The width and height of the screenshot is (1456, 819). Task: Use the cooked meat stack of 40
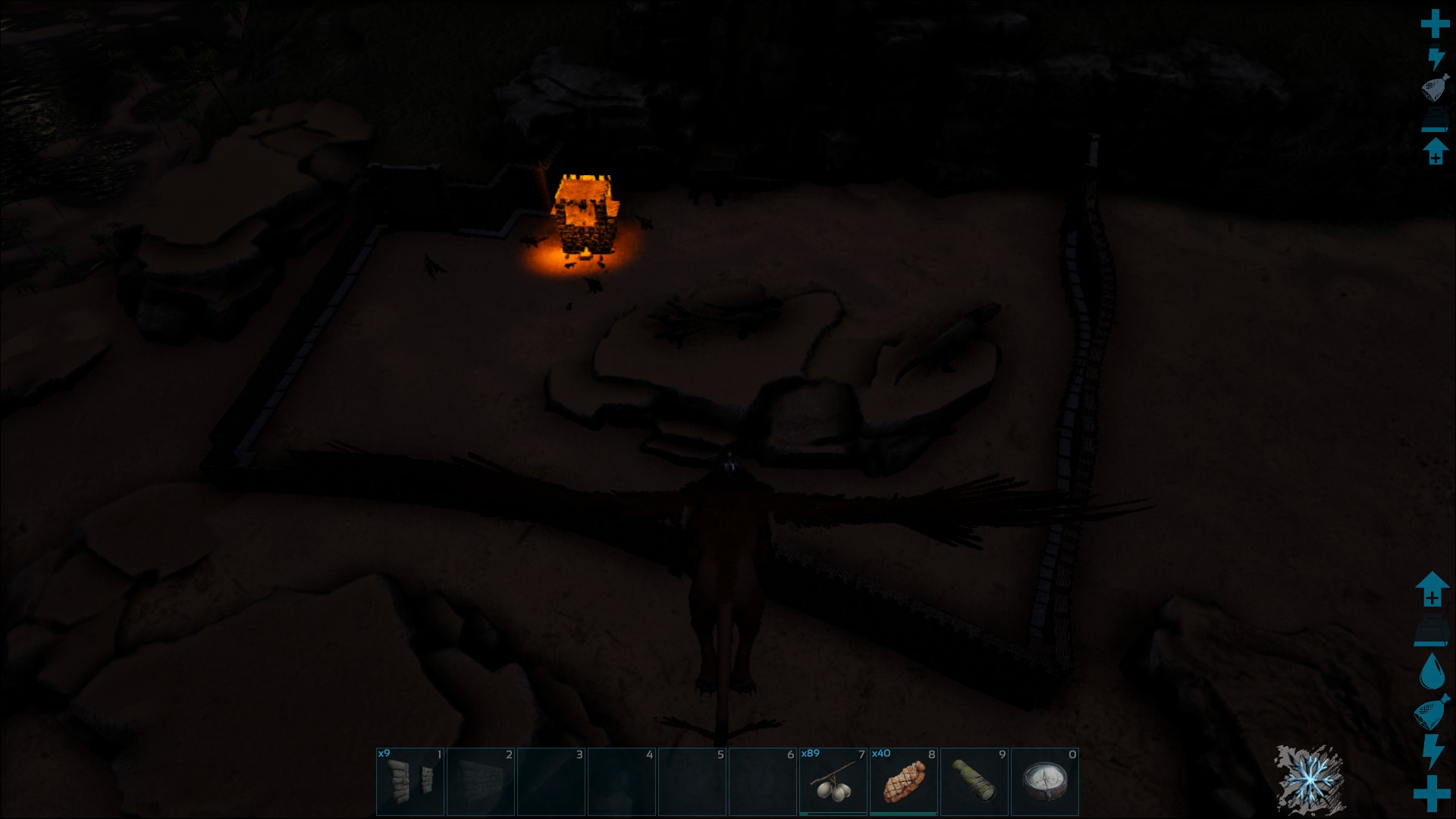click(x=903, y=782)
